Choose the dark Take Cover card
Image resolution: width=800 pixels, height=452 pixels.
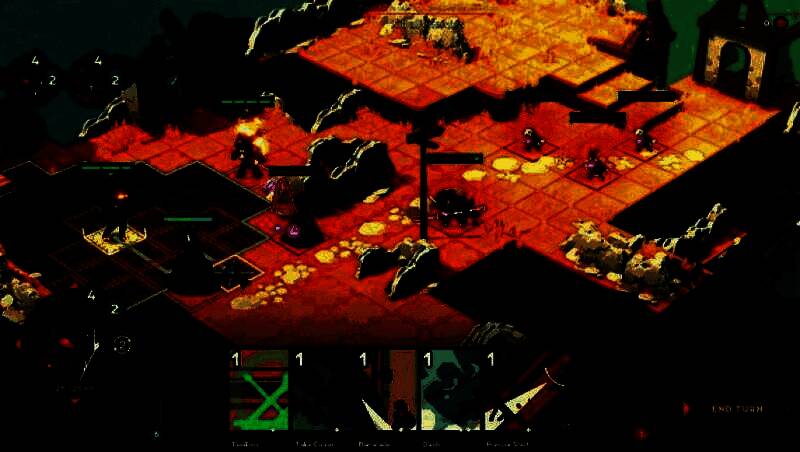click(322, 392)
